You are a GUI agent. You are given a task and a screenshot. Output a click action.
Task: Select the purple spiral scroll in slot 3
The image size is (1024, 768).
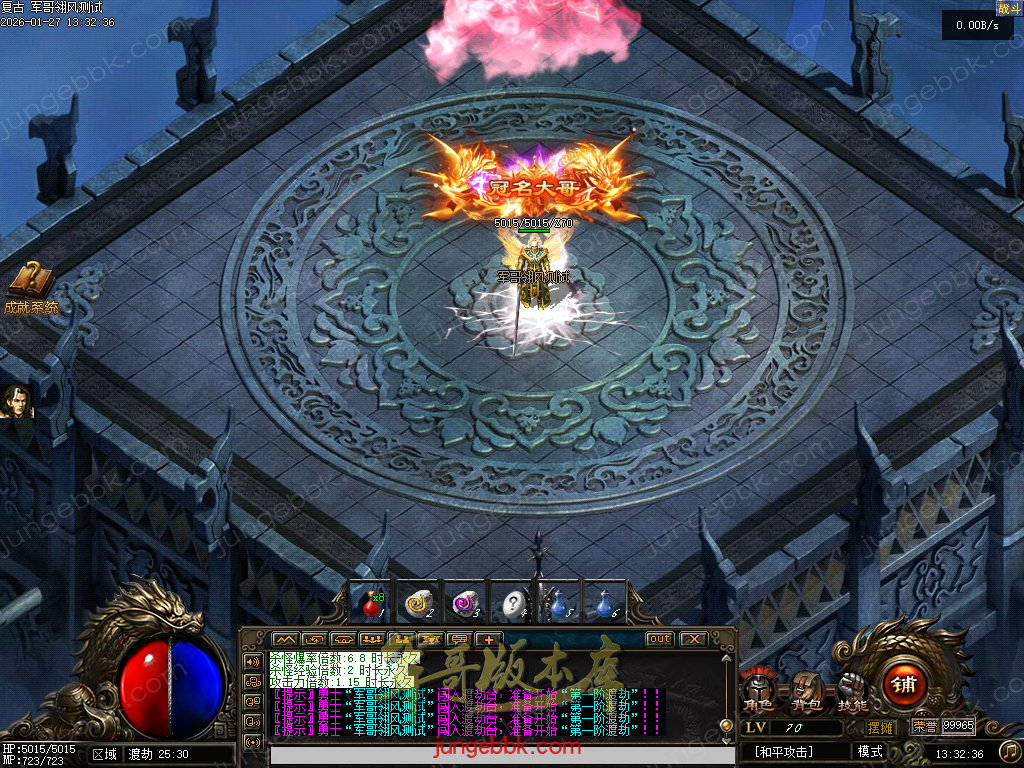(463, 604)
